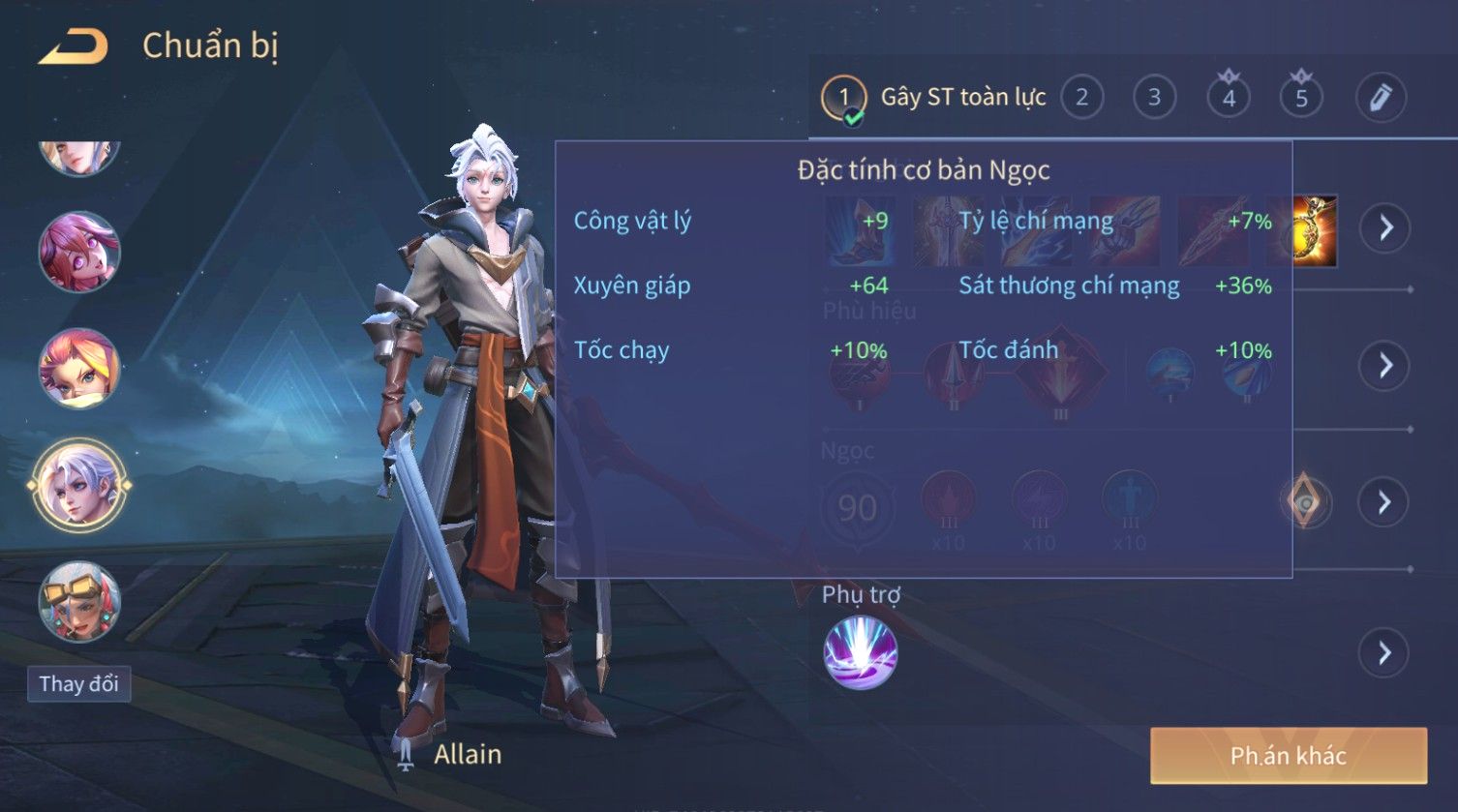The image size is (1458, 812).
Task: Select the highlighted Allain portrait
Action: [79, 485]
